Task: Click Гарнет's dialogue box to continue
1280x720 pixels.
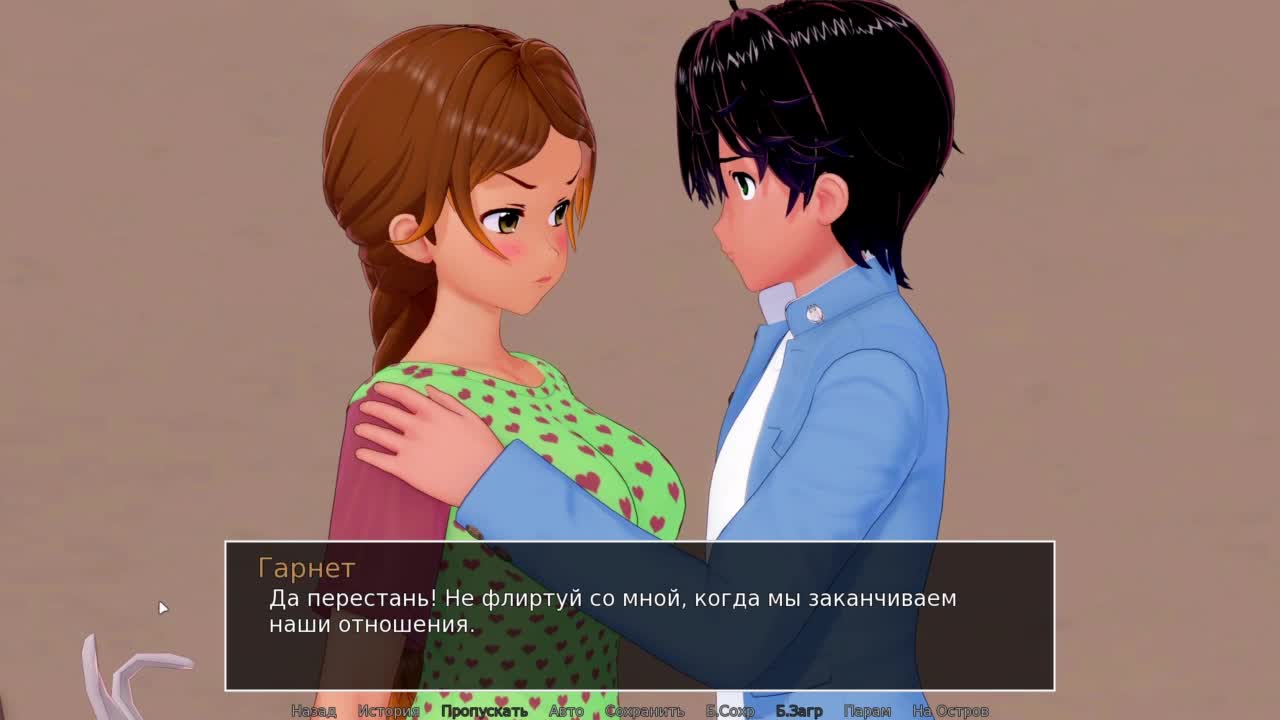Action: tap(640, 615)
